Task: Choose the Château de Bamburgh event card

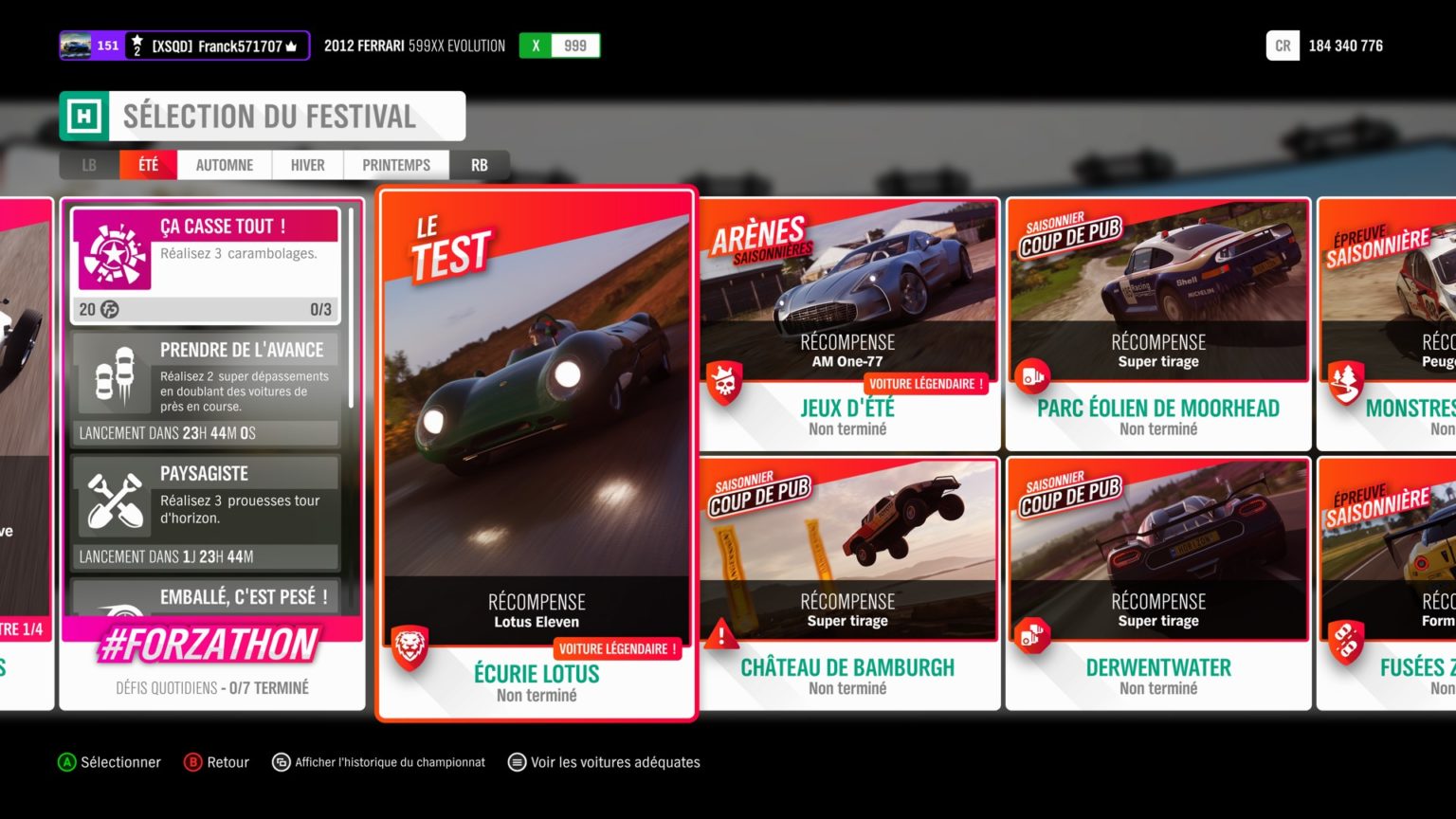Action: coord(848,583)
